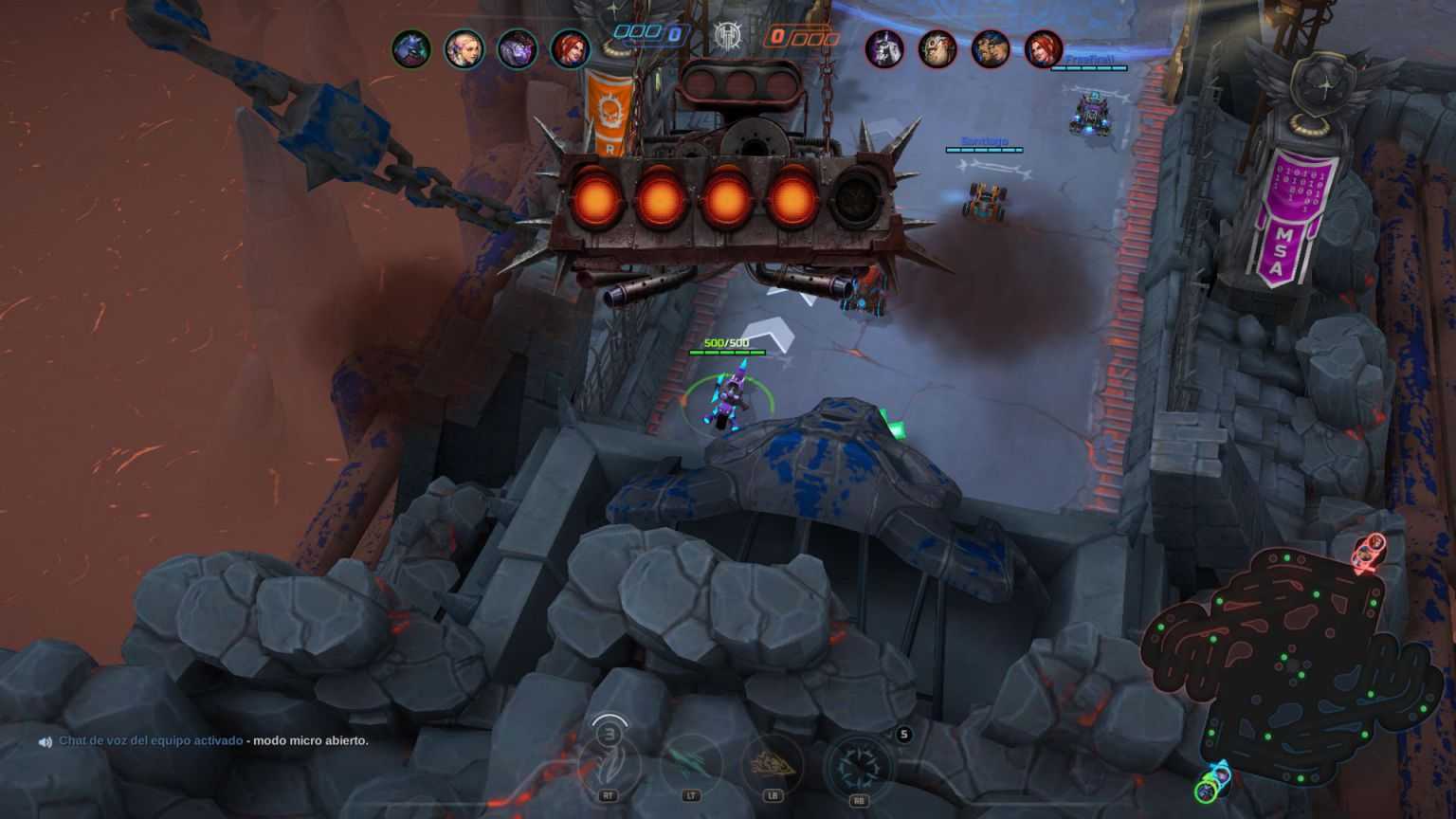
Task: Click the blue team base marker on minimap
Action: coord(1212,783)
